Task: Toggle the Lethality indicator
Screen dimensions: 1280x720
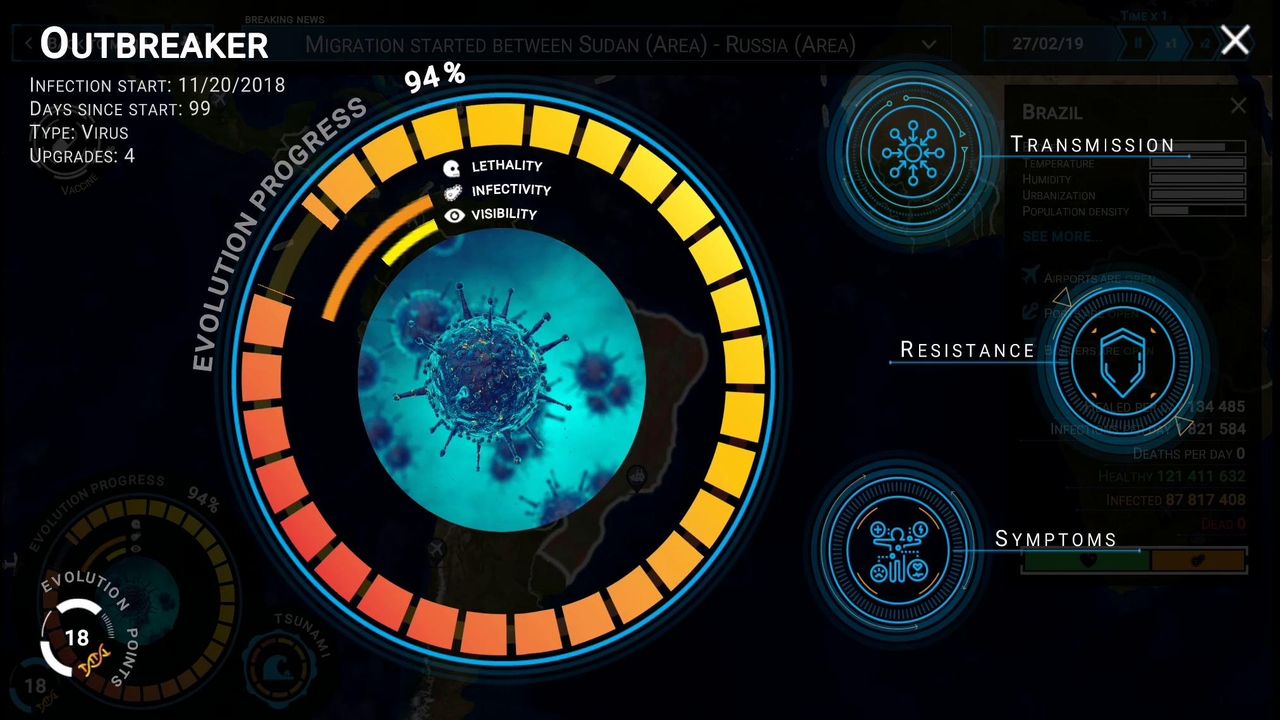Action: click(452, 167)
